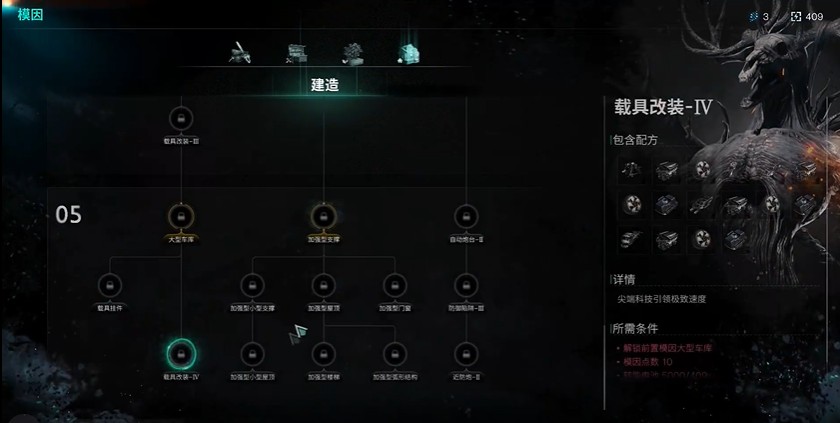The width and height of the screenshot is (840, 423).
Task: Open the 防御陷阱-III node
Action: coord(465,285)
